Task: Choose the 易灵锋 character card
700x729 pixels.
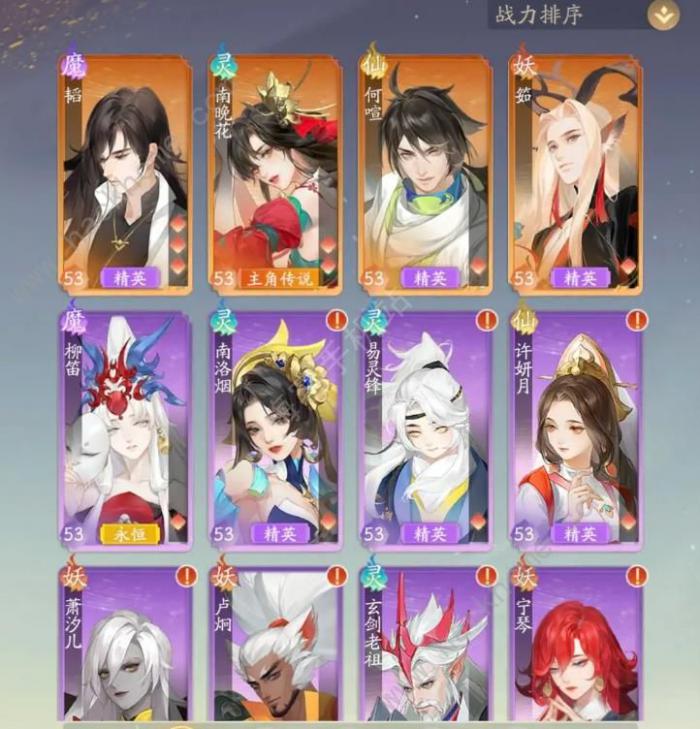Action: point(425,430)
